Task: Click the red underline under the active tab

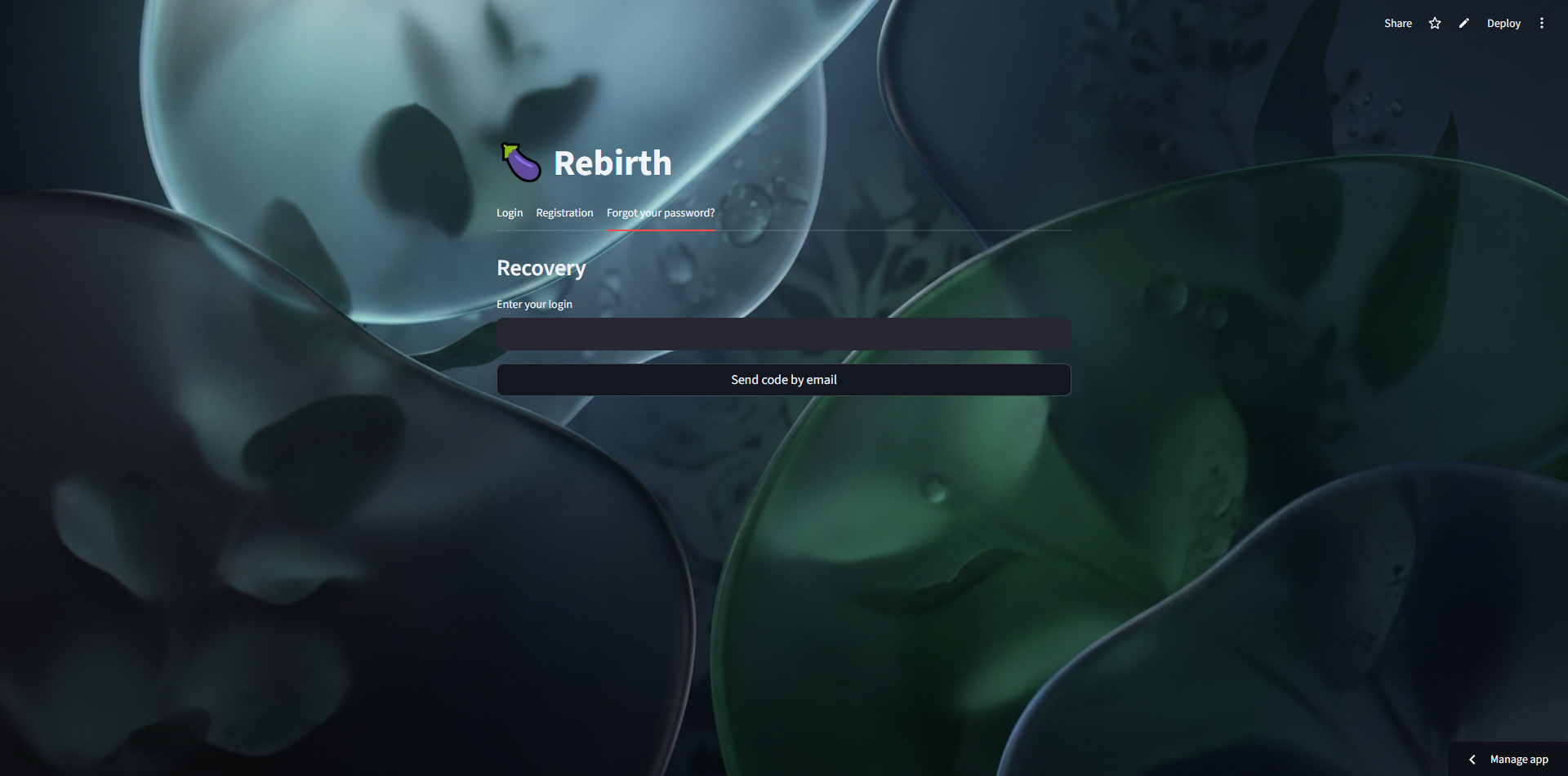Action: point(661,230)
